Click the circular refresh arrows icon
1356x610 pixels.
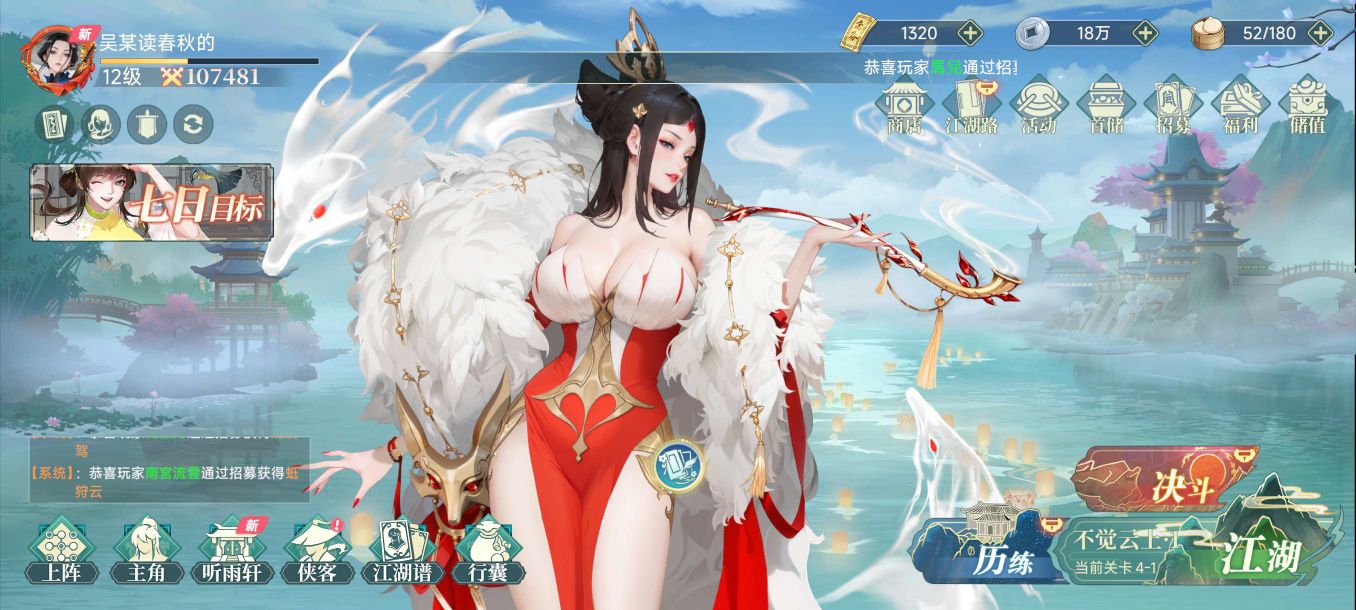[x=193, y=124]
